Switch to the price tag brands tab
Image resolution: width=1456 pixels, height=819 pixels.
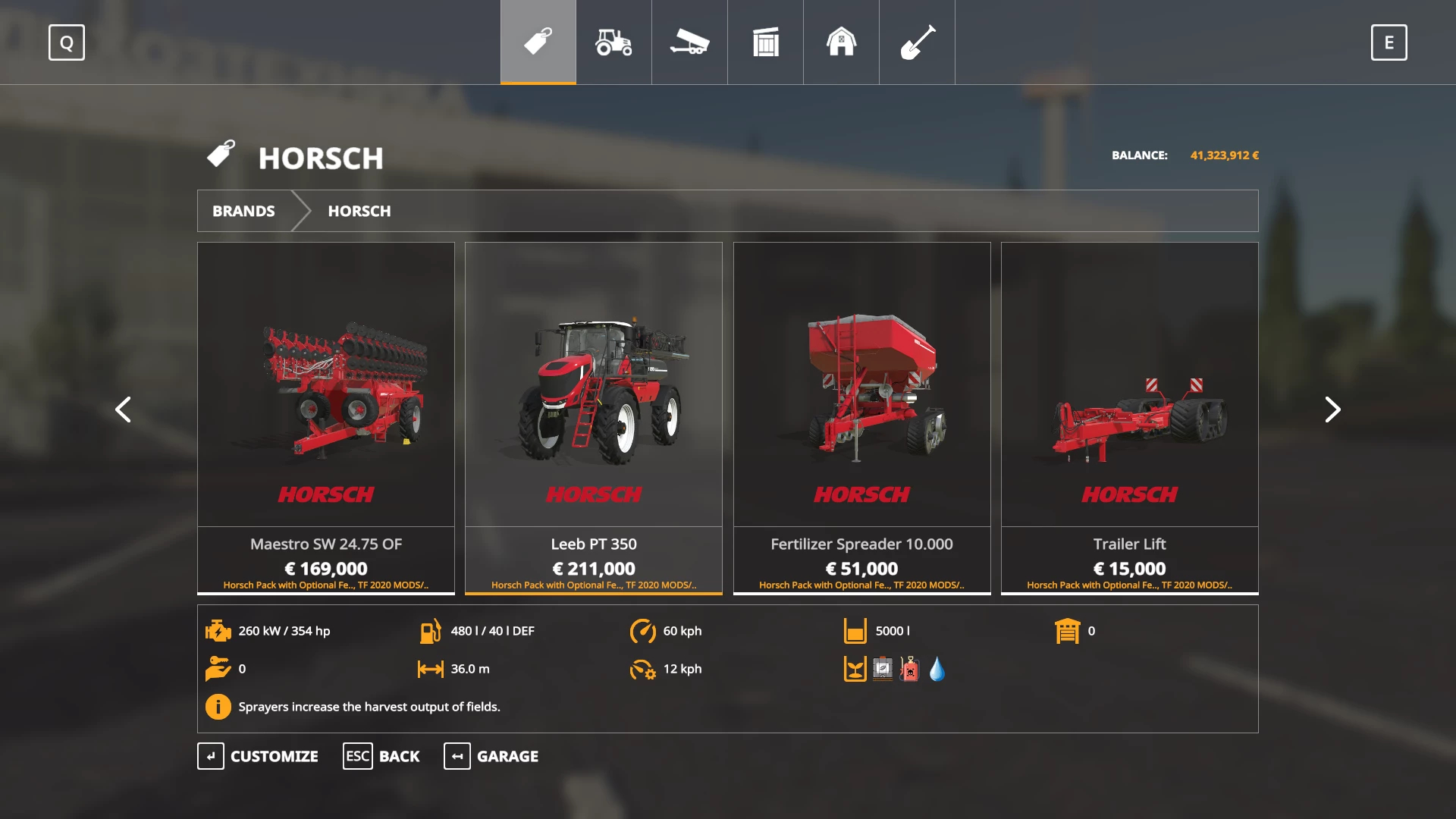538,42
